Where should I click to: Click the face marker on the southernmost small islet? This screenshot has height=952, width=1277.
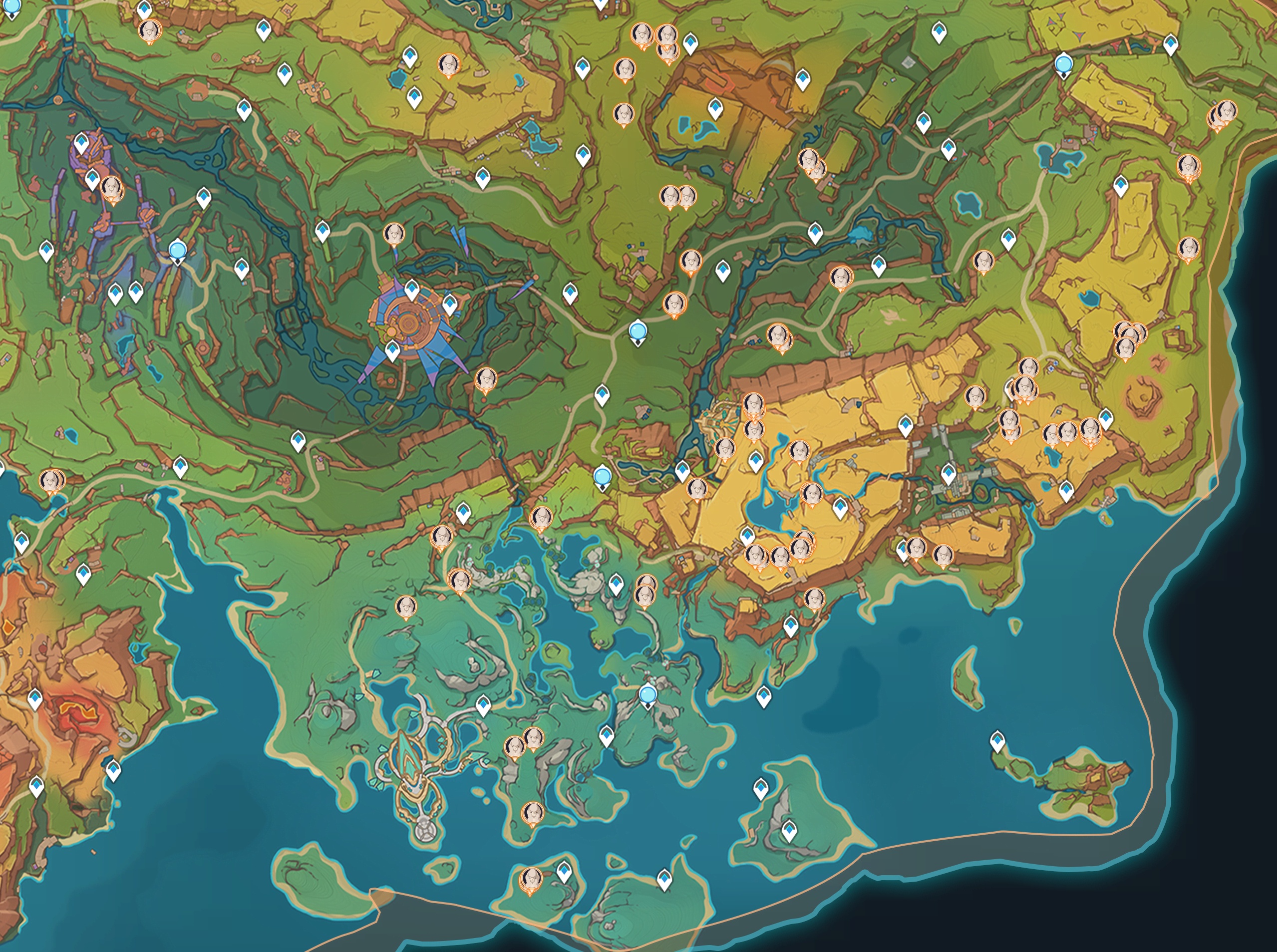[x=531, y=879]
